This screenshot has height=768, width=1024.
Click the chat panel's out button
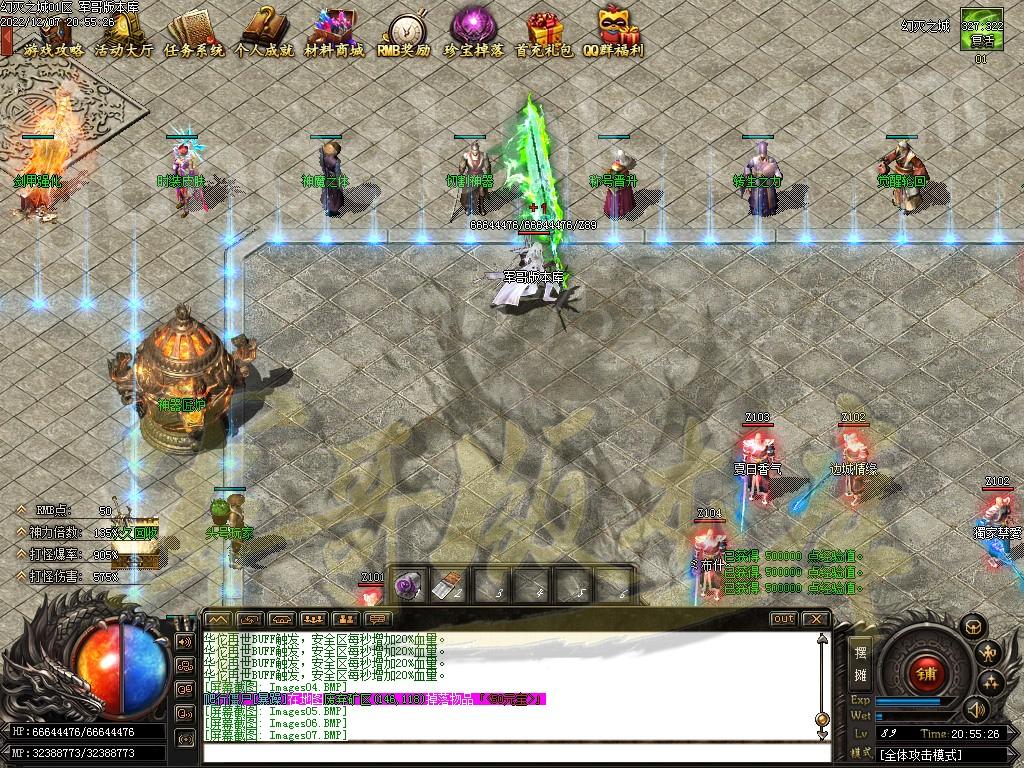click(784, 619)
